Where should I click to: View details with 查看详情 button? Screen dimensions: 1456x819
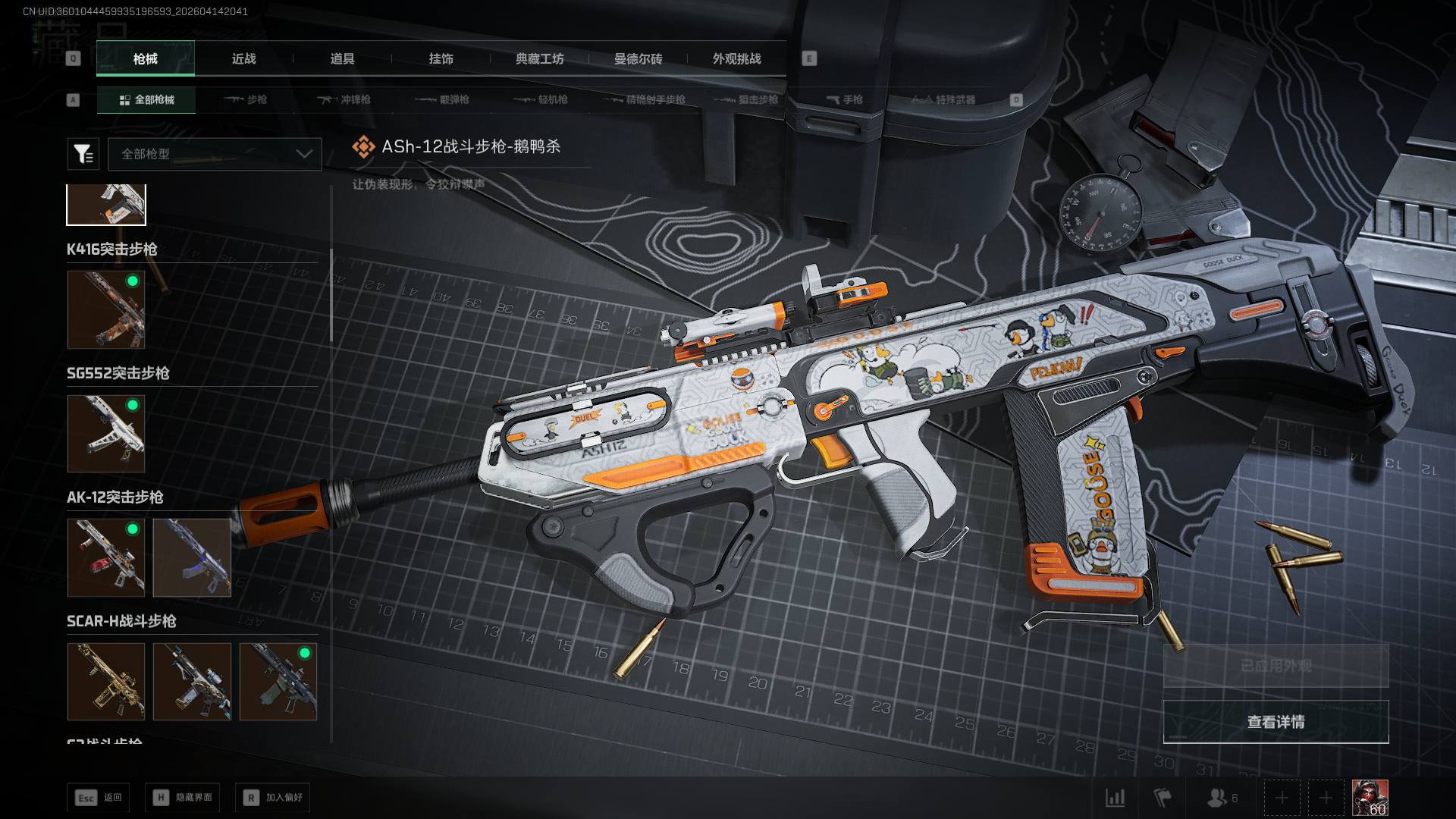[1276, 721]
